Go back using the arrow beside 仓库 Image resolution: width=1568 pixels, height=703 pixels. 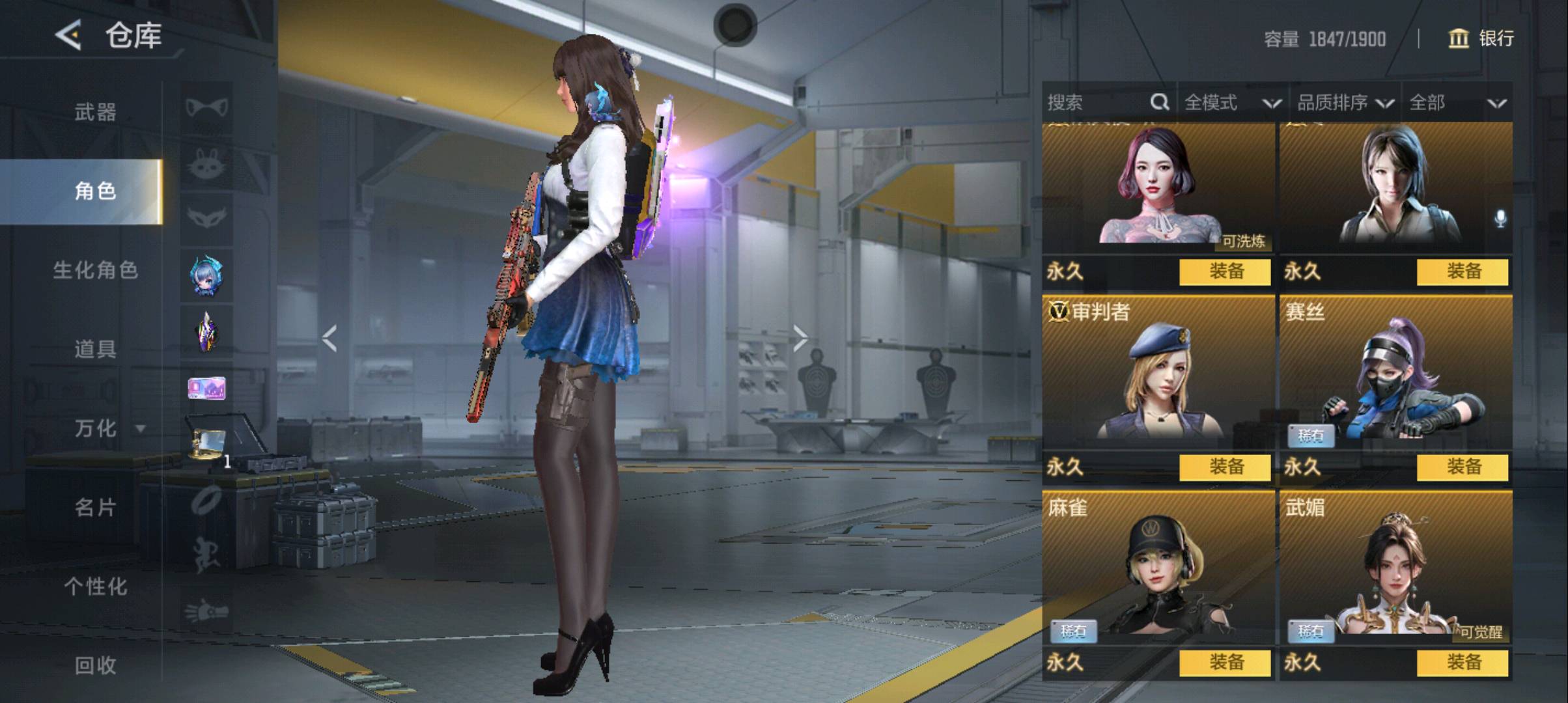[68, 35]
